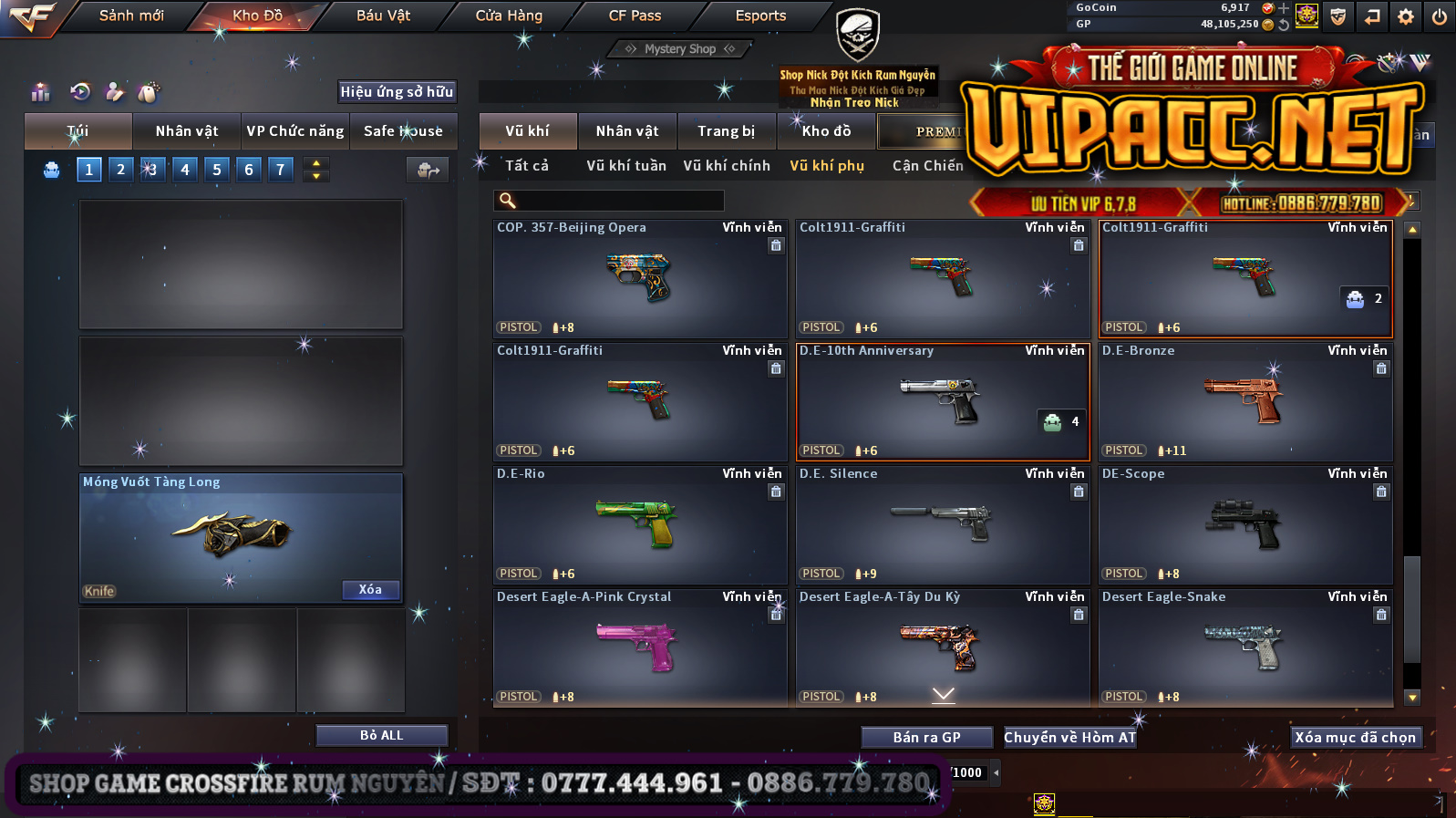1456x818 pixels.
Task: Remove Móng Vuốt Tàng Long with Xóa
Action: point(370,590)
